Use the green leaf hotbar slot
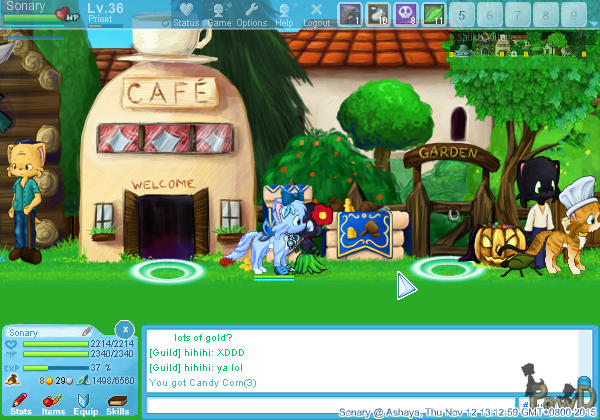The image size is (600, 420). [x=434, y=14]
